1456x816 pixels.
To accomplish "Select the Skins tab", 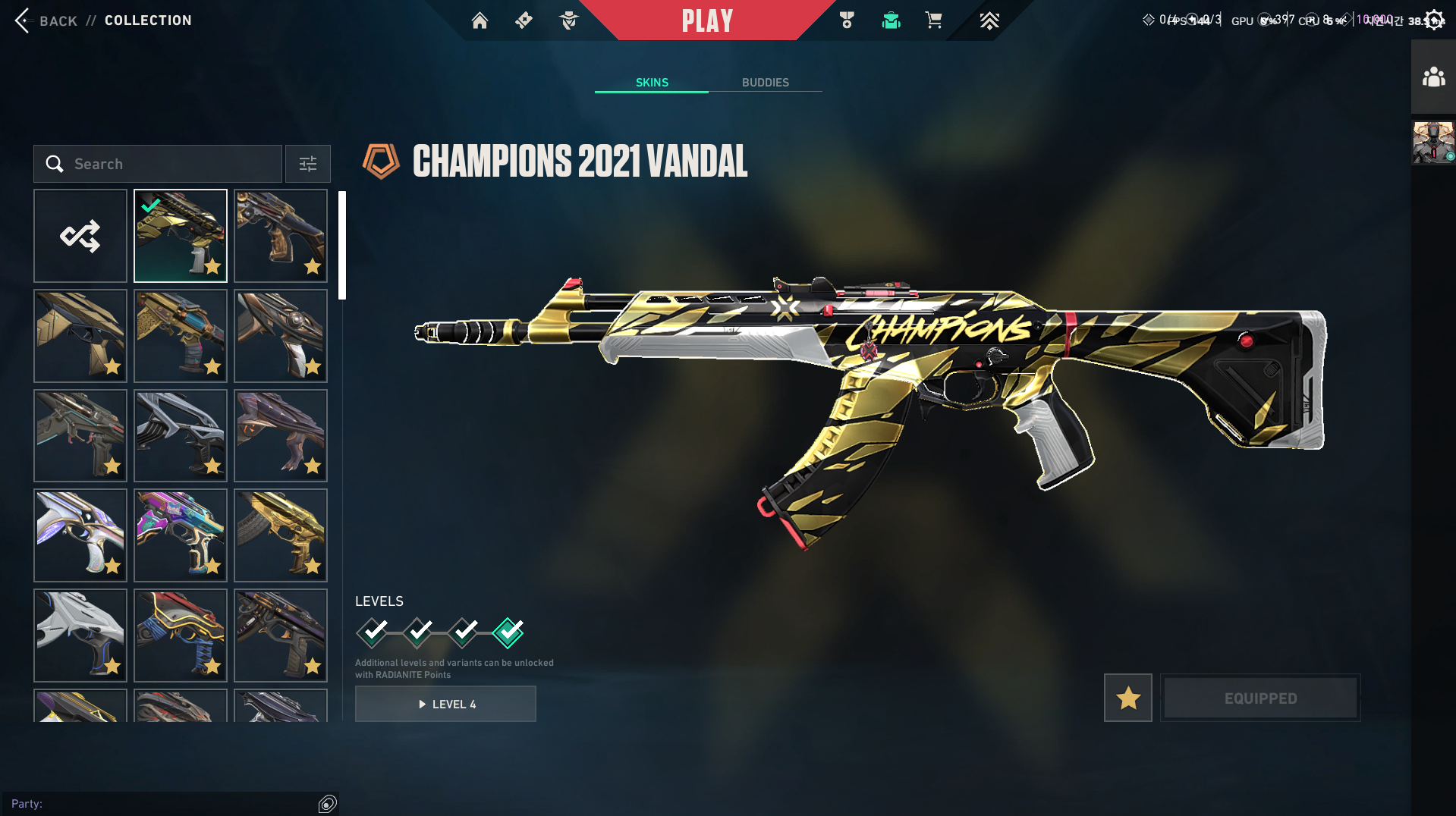I will click(652, 82).
